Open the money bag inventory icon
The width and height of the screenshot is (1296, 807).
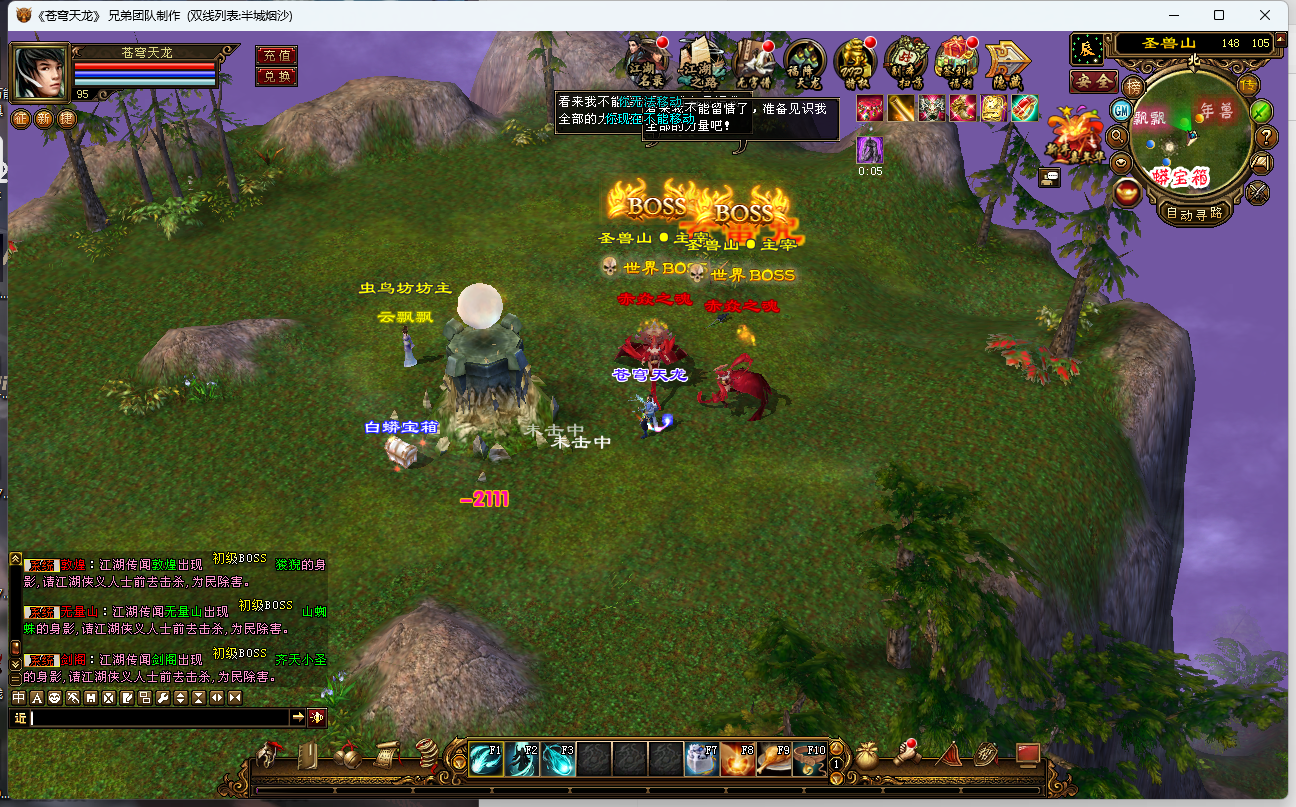click(866, 755)
